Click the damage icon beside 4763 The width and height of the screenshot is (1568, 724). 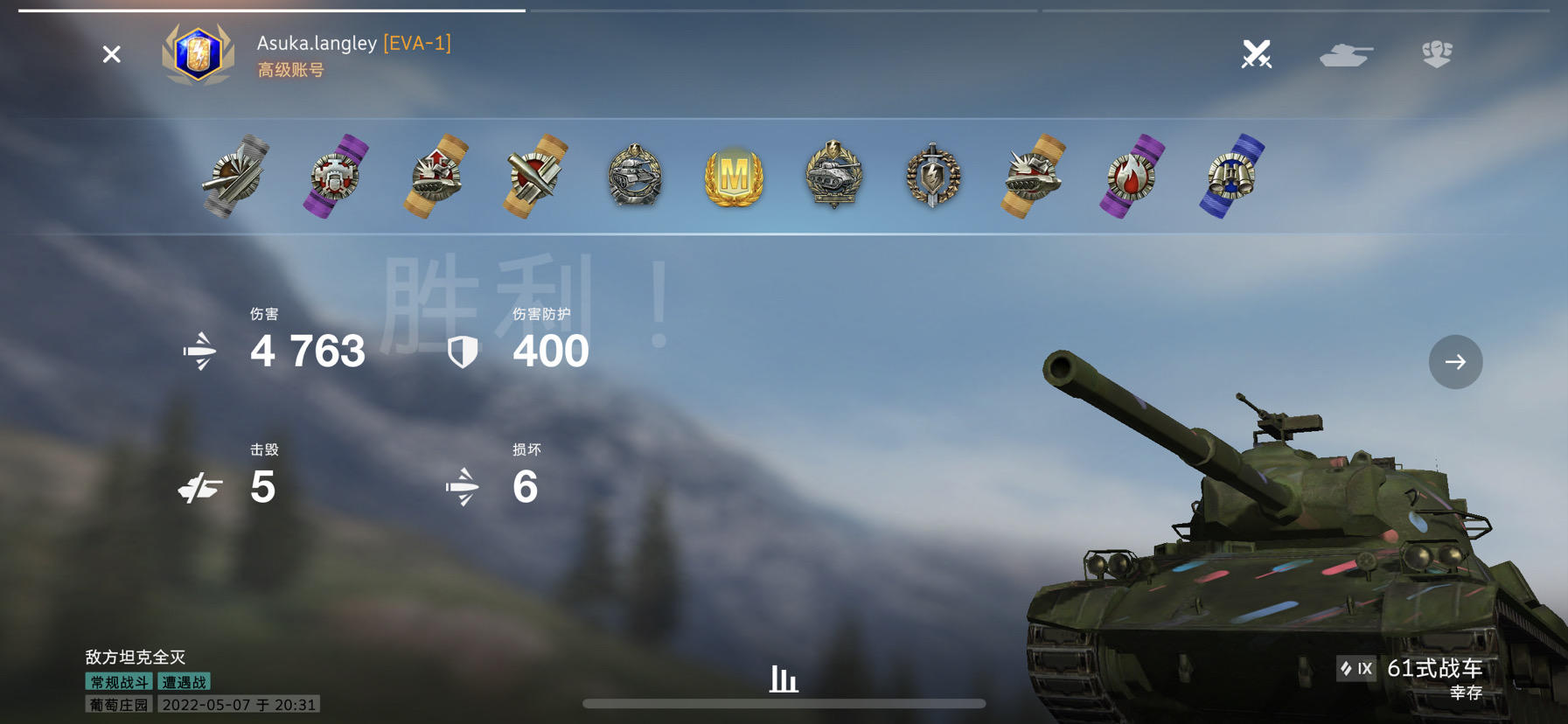199,351
